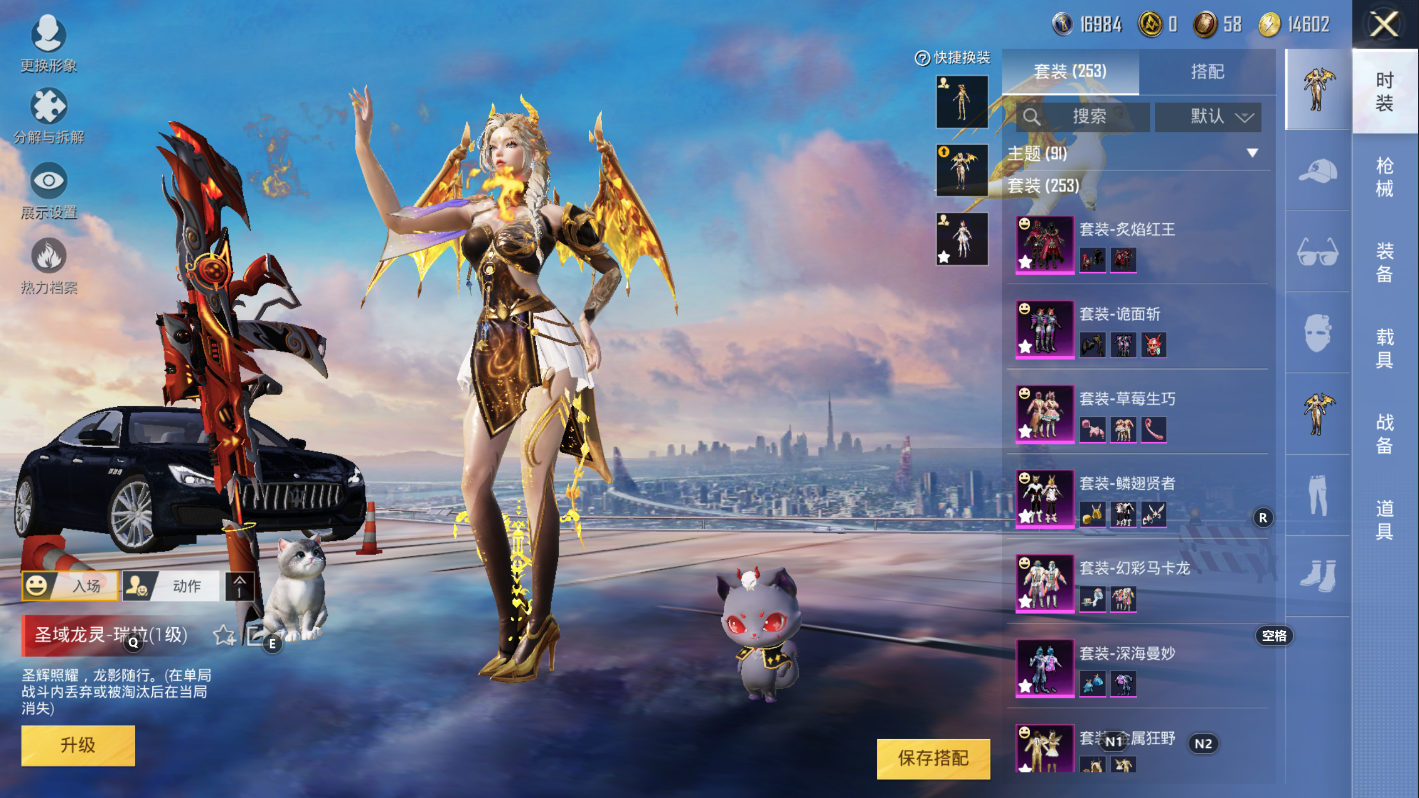This screenshot has height=798, width=1419.
Task: Open 分解与拆解 puzzle-piece option
Action: pyautogui.click(x=48, y=113)
